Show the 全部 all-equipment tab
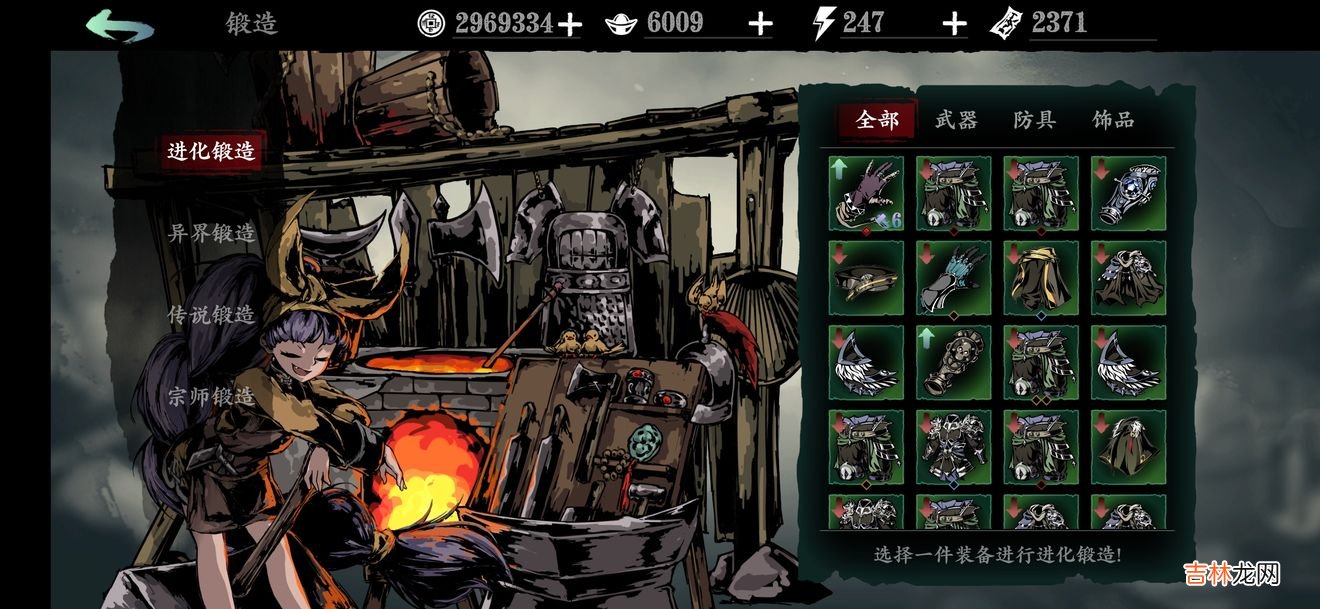Viewport: 1320px width, 609px height. click(878, 121)
